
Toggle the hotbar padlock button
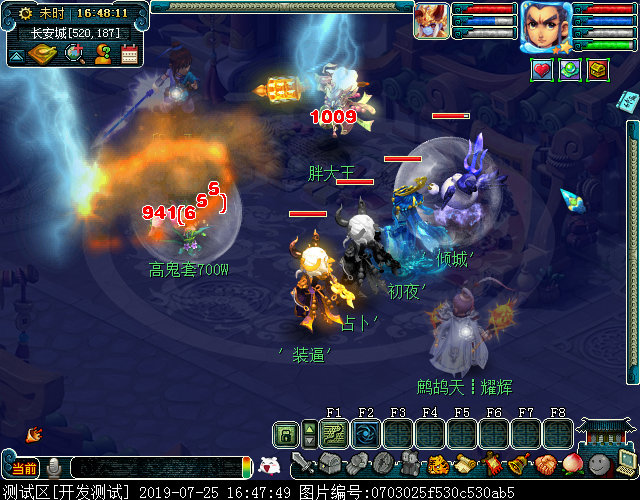point(287,434)
